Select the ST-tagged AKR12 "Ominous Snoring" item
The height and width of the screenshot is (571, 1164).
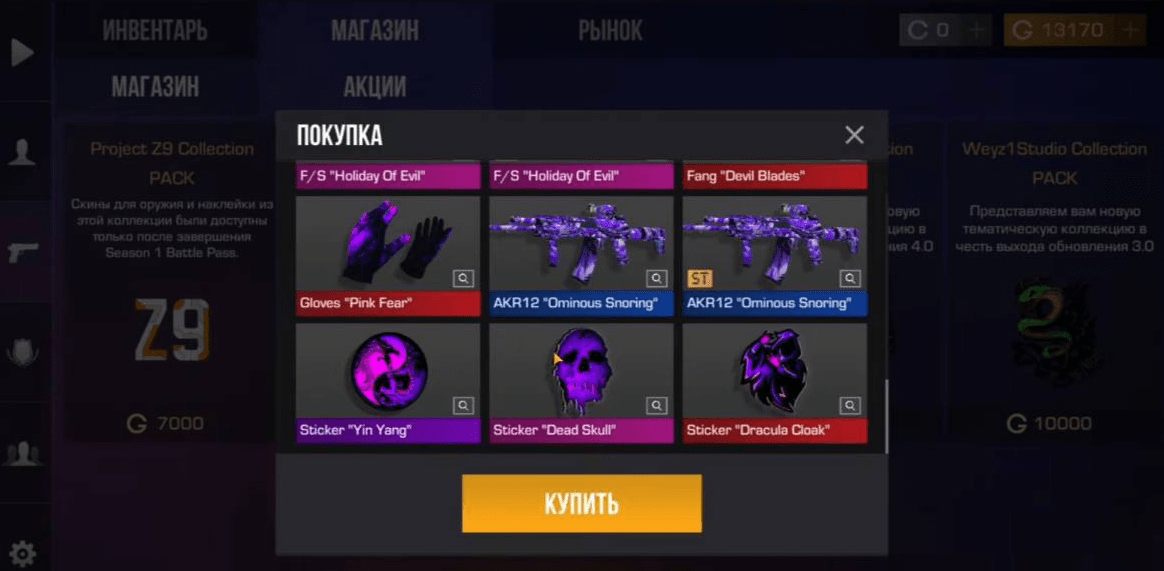(x=774, y=245)
